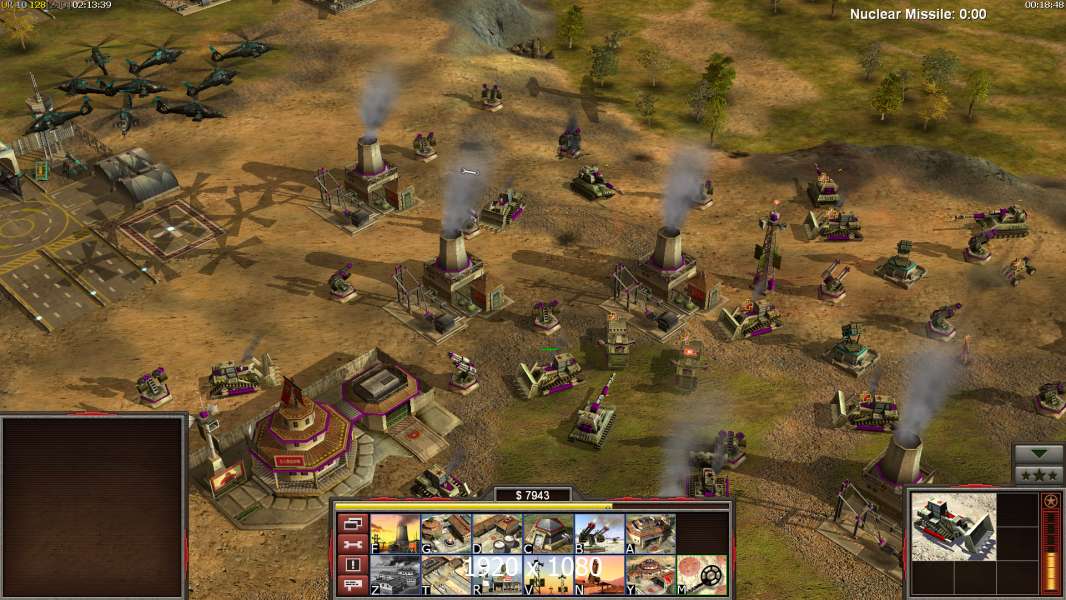Screen dimensions: 1066x600
Task: Build a Bunker using the C icon
Action: [548, 533]
